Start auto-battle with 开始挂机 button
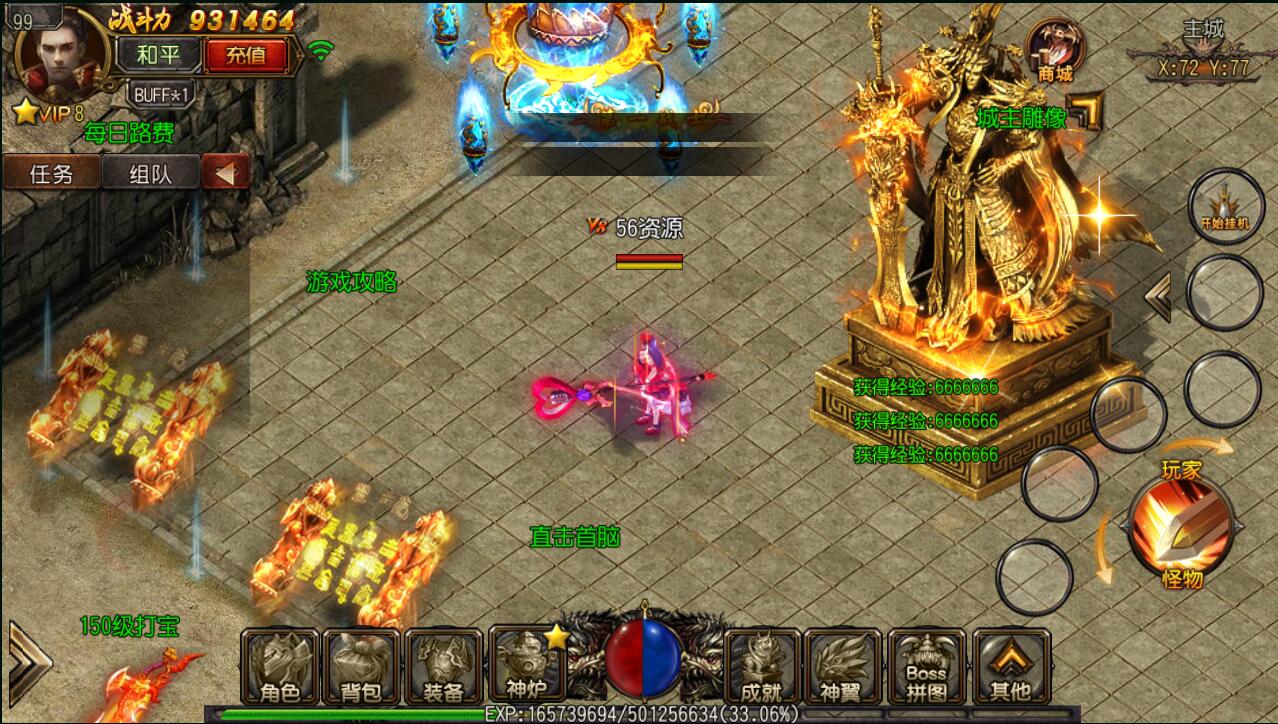 click(1225, 203)
